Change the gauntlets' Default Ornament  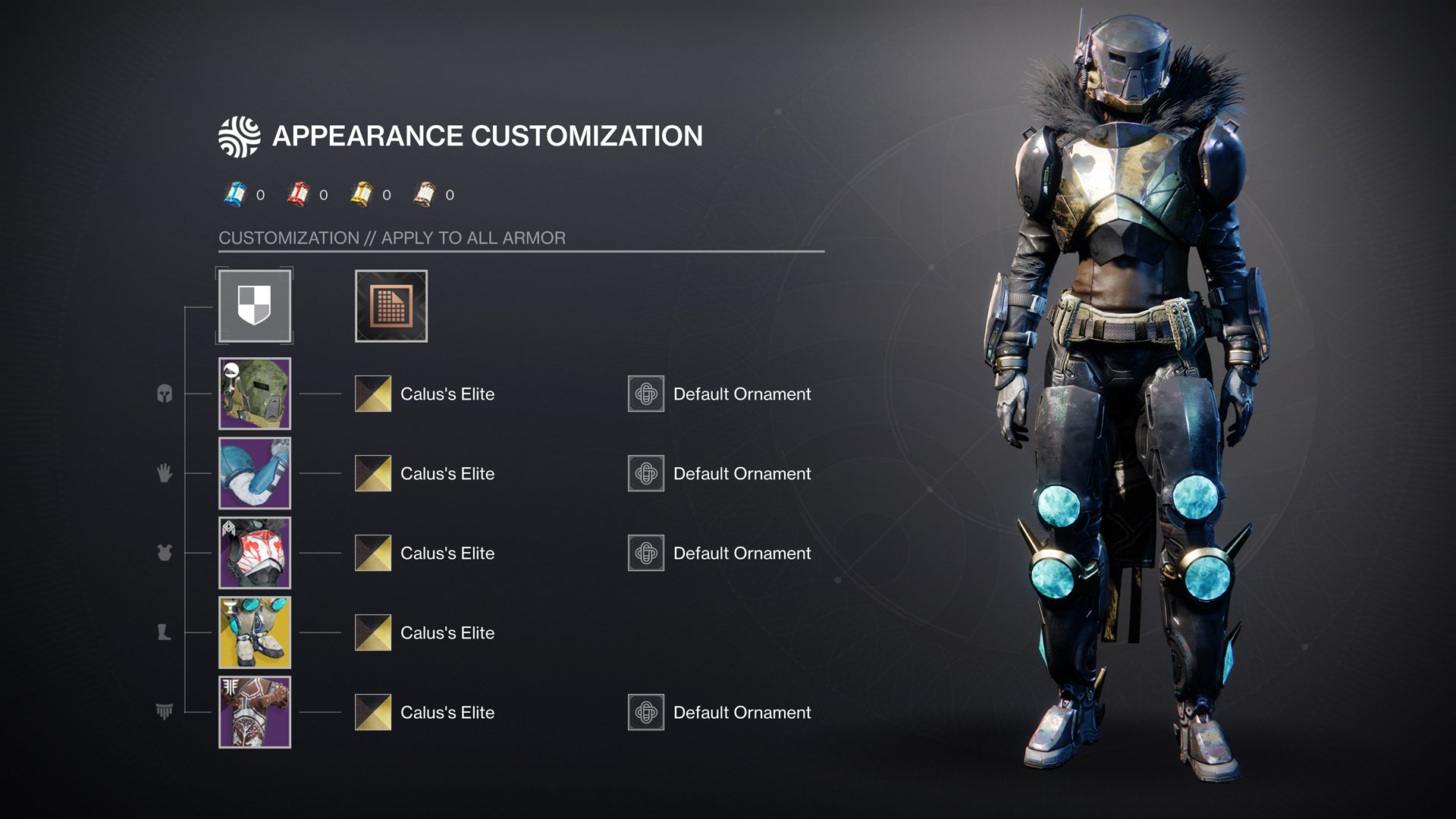[x=646, y=473]
